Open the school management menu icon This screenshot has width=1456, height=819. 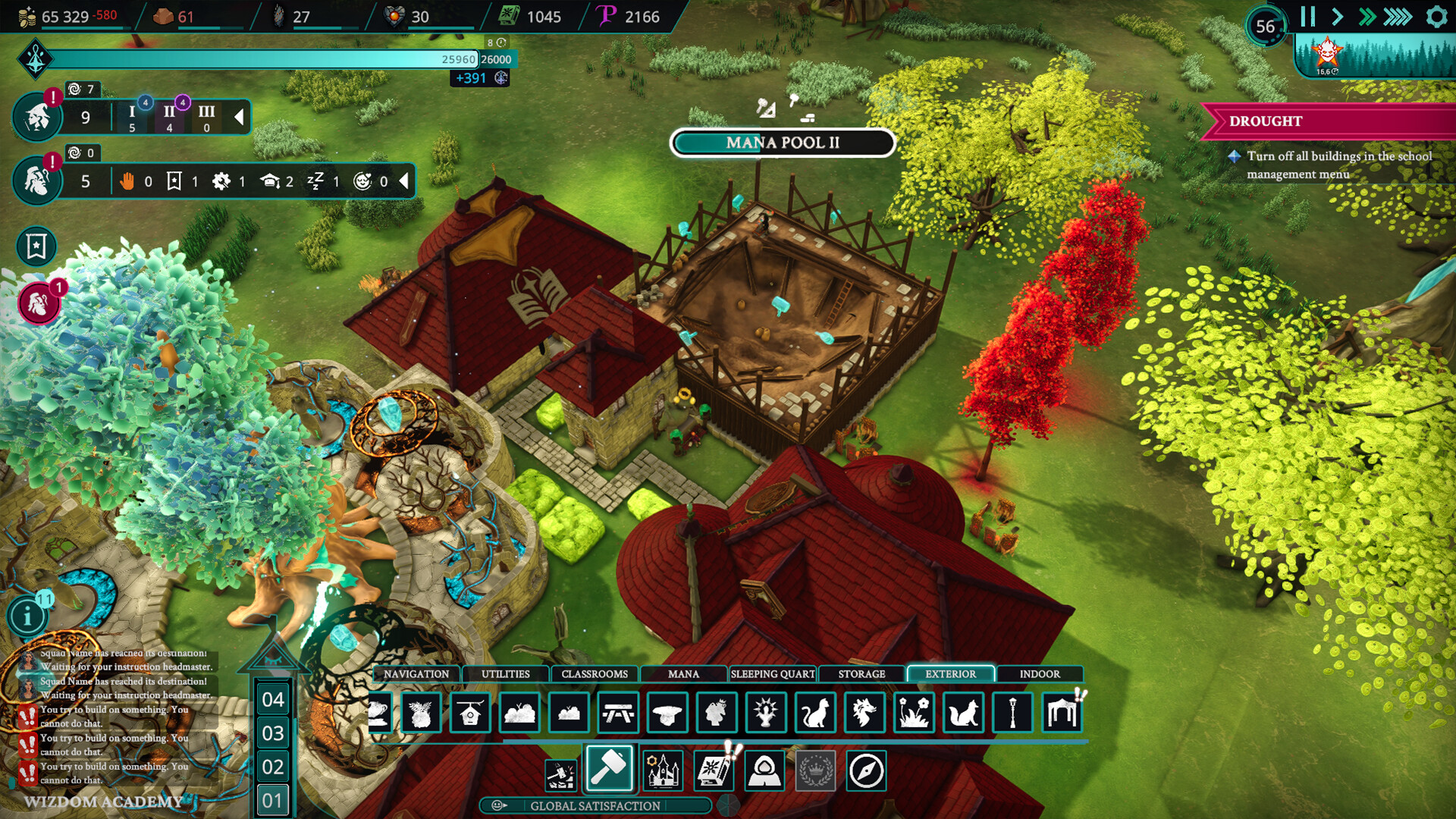click(x=662, y=771)
